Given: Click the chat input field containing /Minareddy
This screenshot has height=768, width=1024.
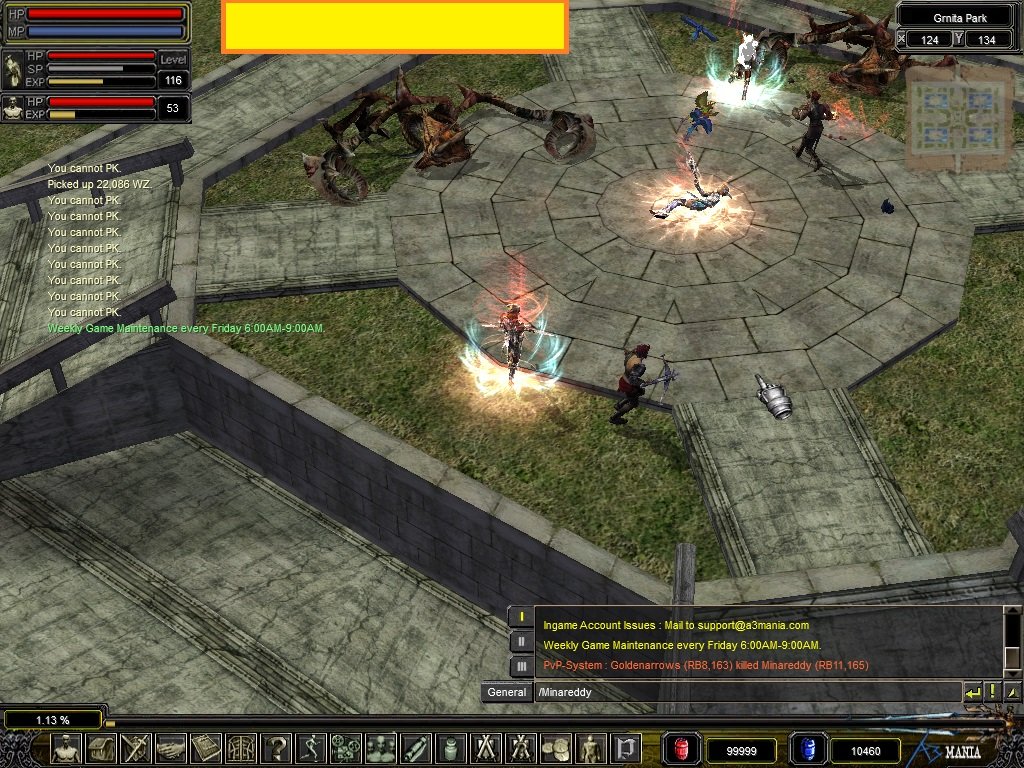Looking at the screenshot, I should [x=745, y=692].
